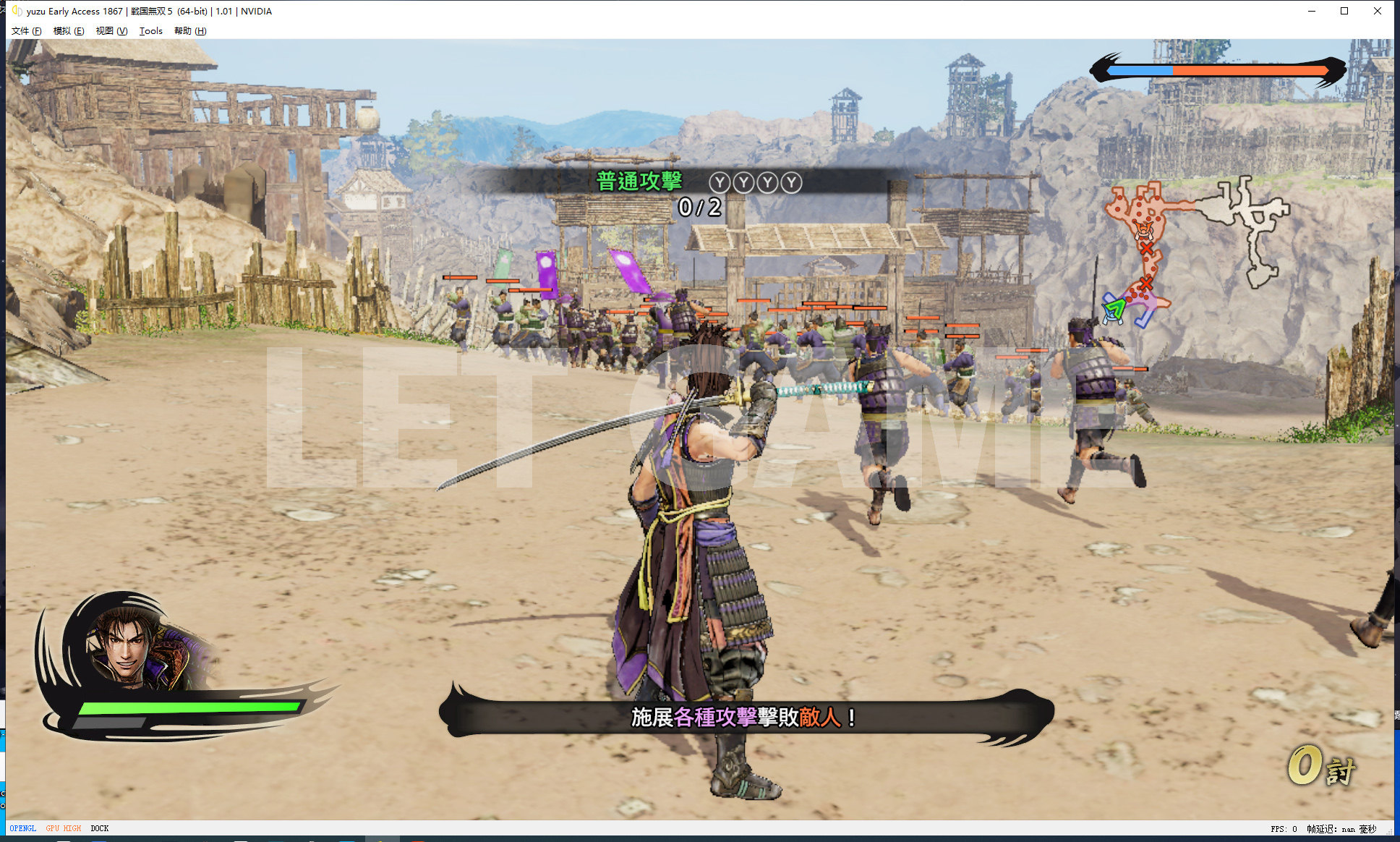Open the 帮助 (Help) menu
Screen dimensions: 1400x842
click(189, 31)
